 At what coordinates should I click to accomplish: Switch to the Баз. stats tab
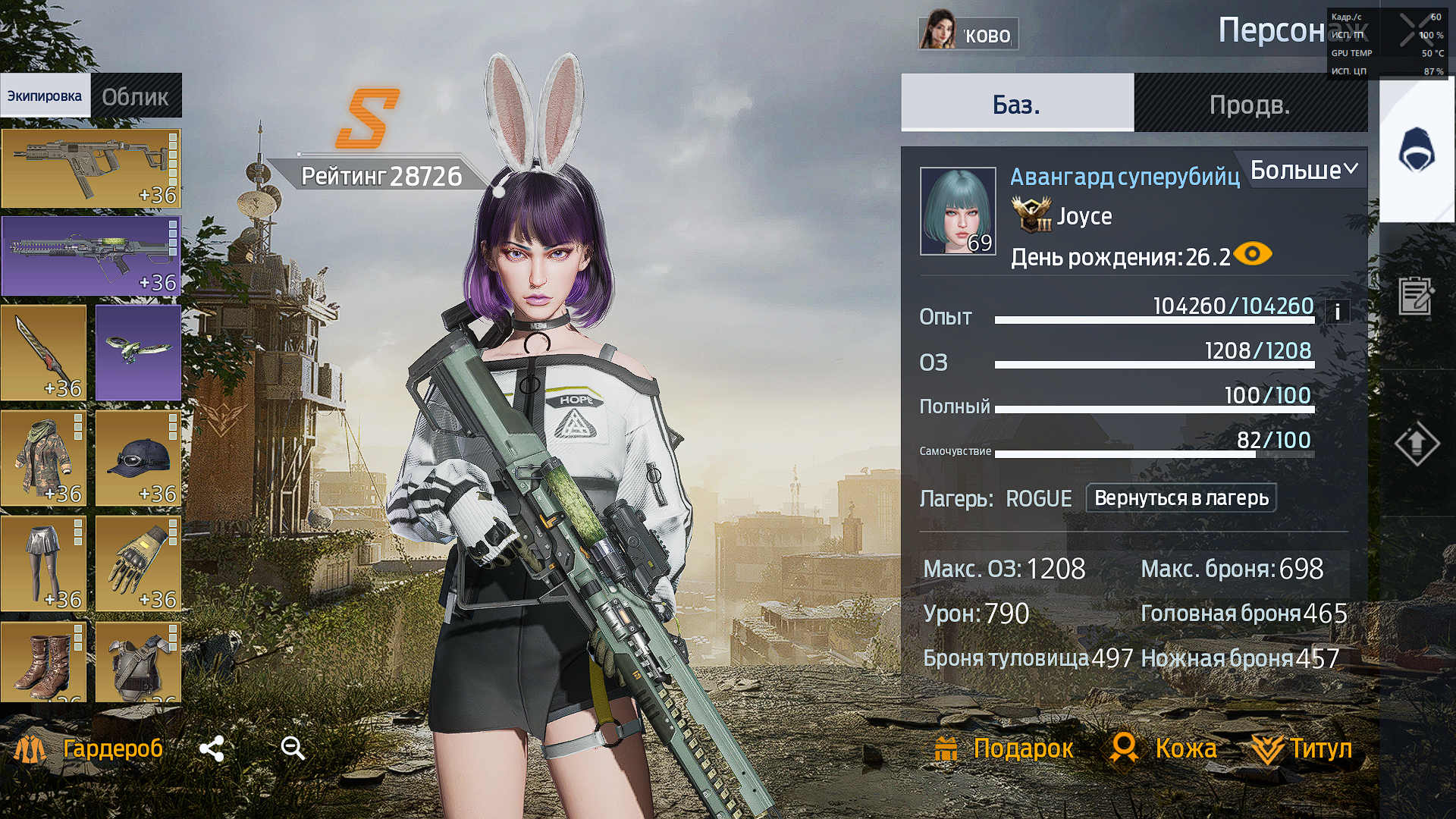point(1017,104)
